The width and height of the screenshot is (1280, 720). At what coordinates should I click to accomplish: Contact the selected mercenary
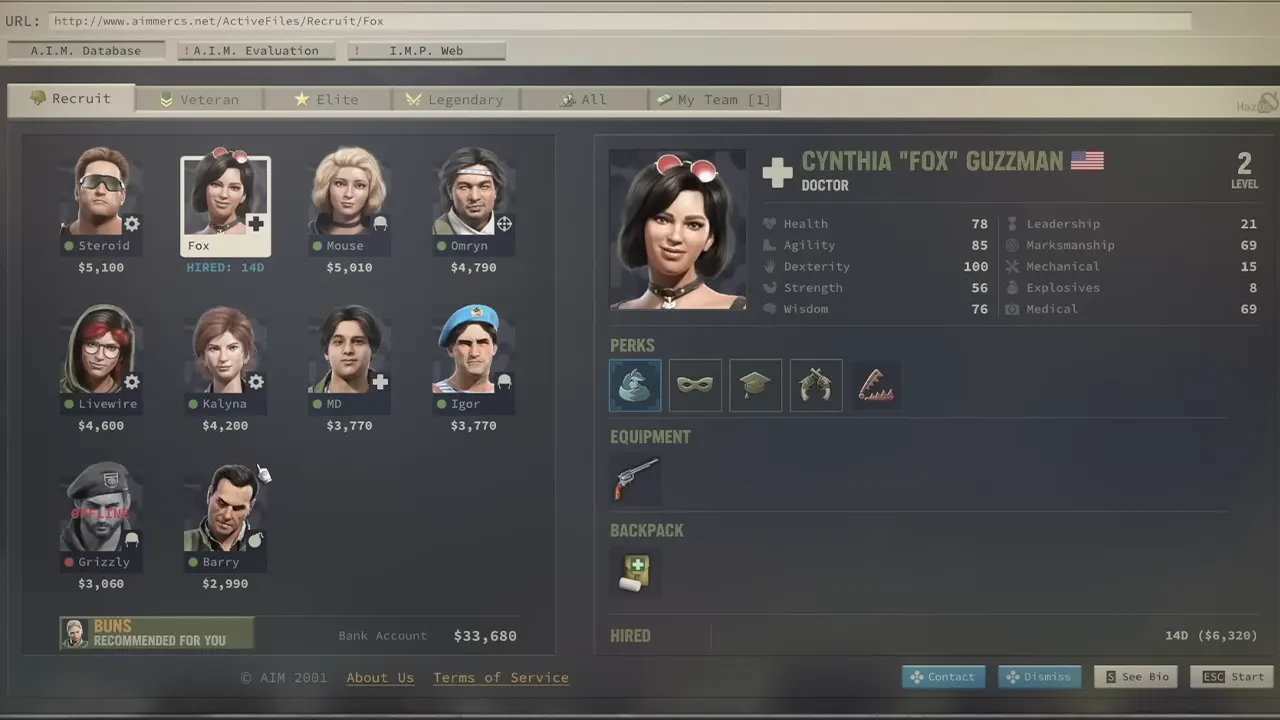coord(943,677)
